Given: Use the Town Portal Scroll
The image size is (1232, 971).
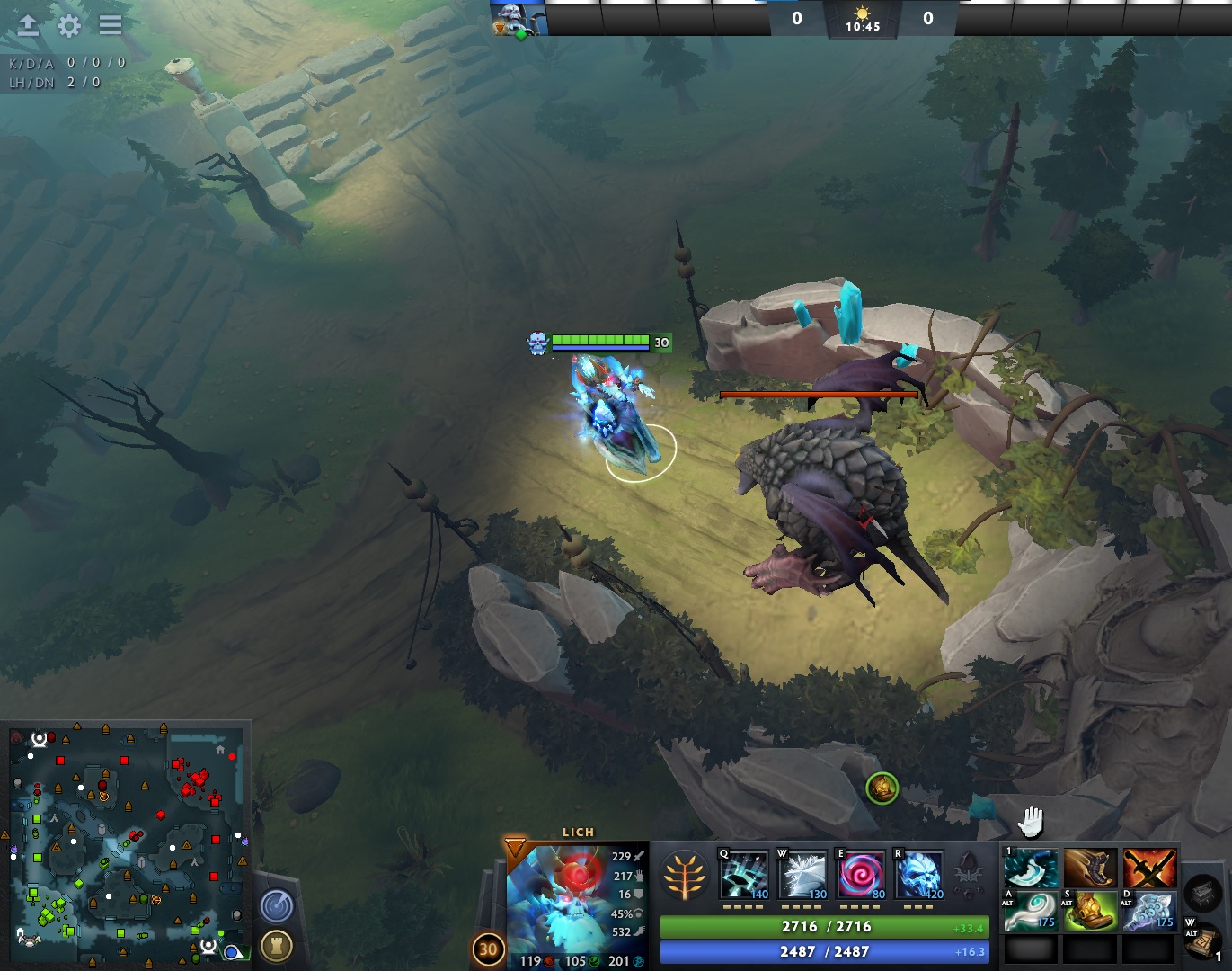Looking at the screenshot, I should click(x=1201, y=940).
